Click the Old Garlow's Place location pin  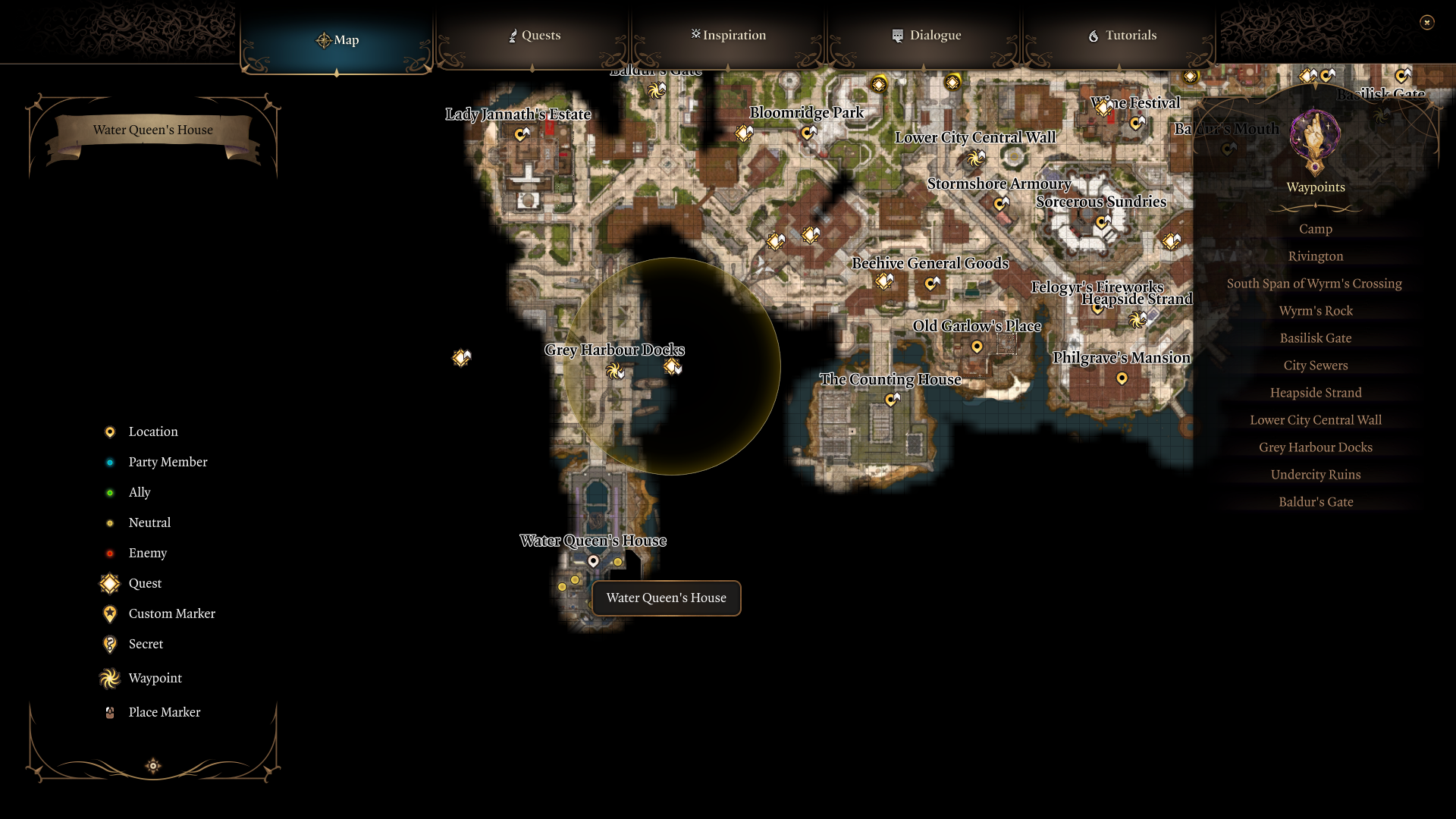[x=977, y=347]
